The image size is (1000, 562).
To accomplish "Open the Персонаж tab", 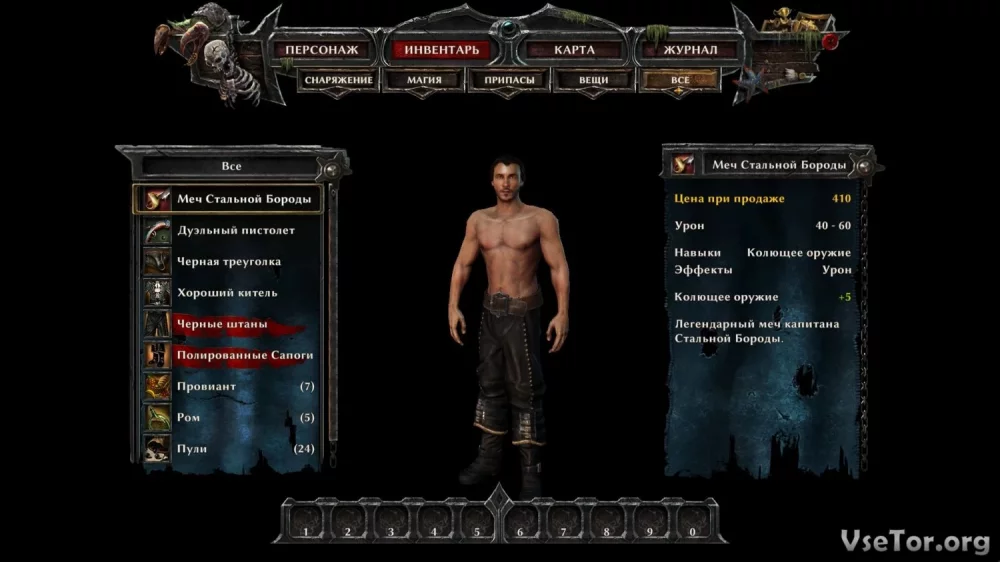I will [321, 49].
